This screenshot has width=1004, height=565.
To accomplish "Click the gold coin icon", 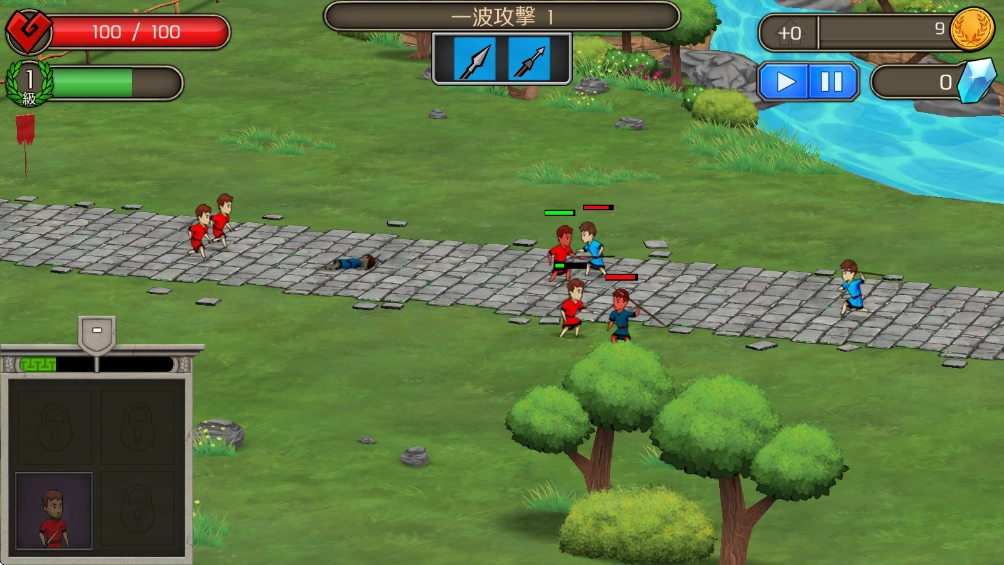I will 970,30.
